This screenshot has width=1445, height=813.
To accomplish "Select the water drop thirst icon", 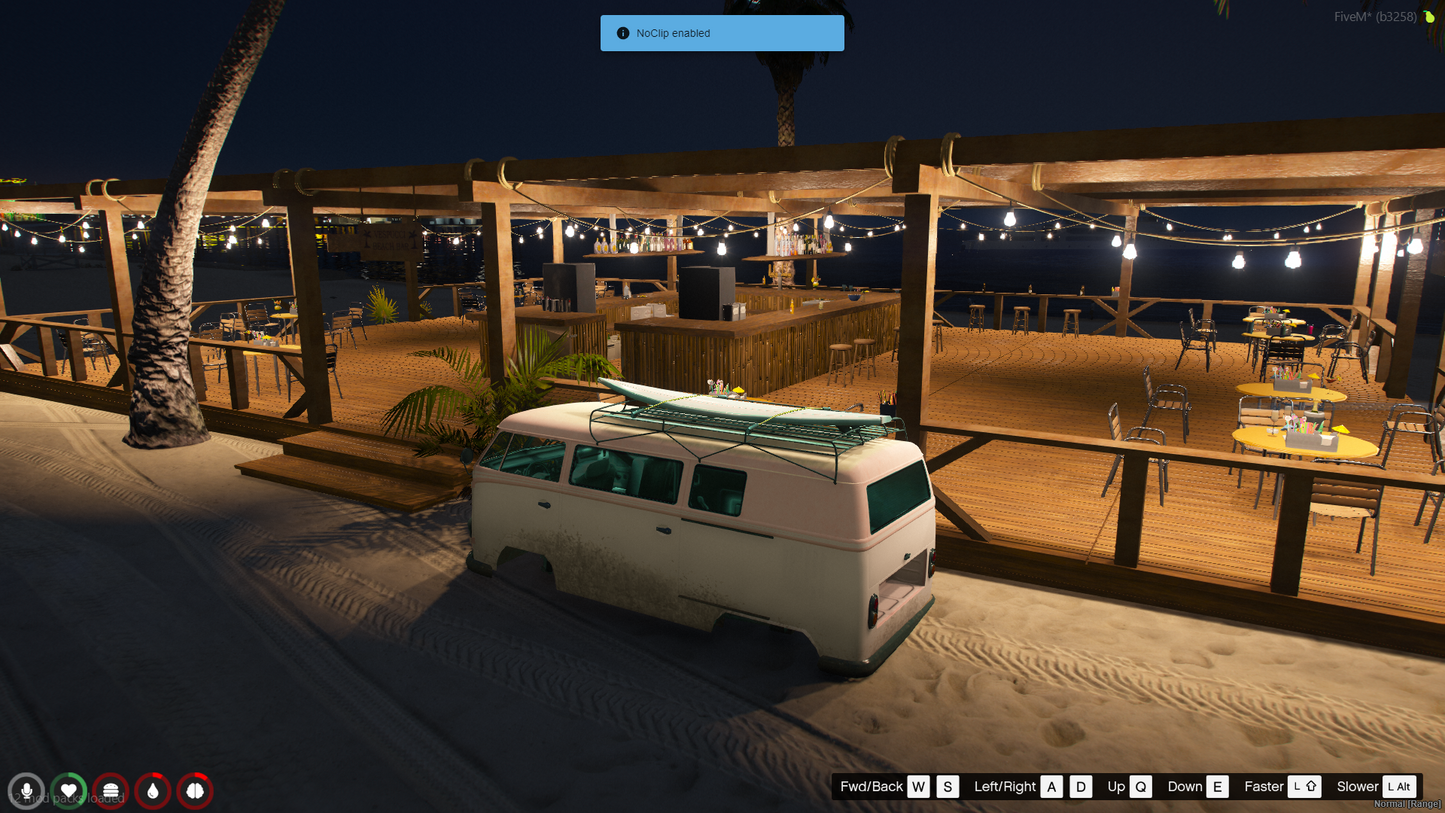I will pyautogui.click(x=153, y=791).
